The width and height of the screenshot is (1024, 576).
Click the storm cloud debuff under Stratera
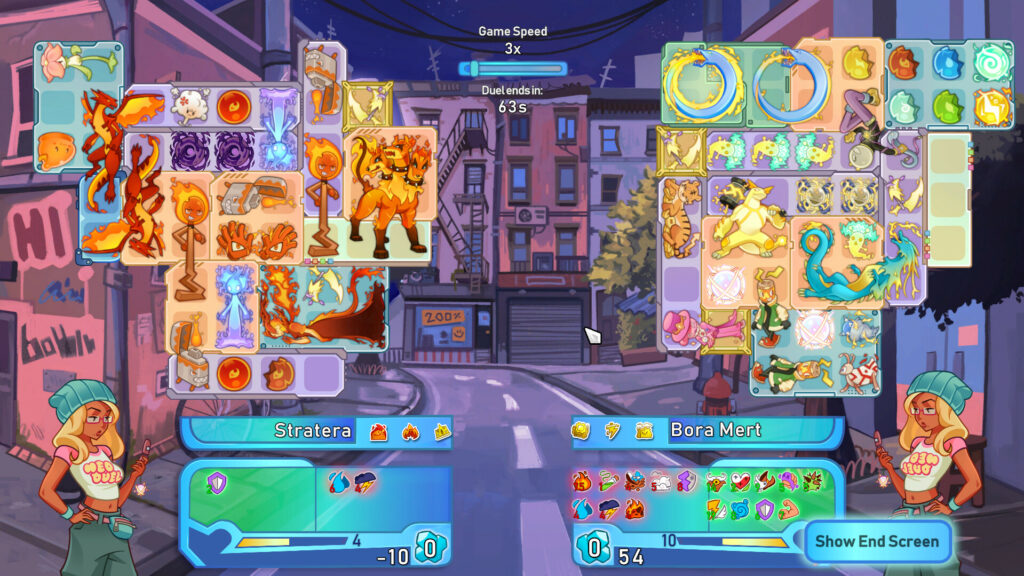(x=364, y=483)
